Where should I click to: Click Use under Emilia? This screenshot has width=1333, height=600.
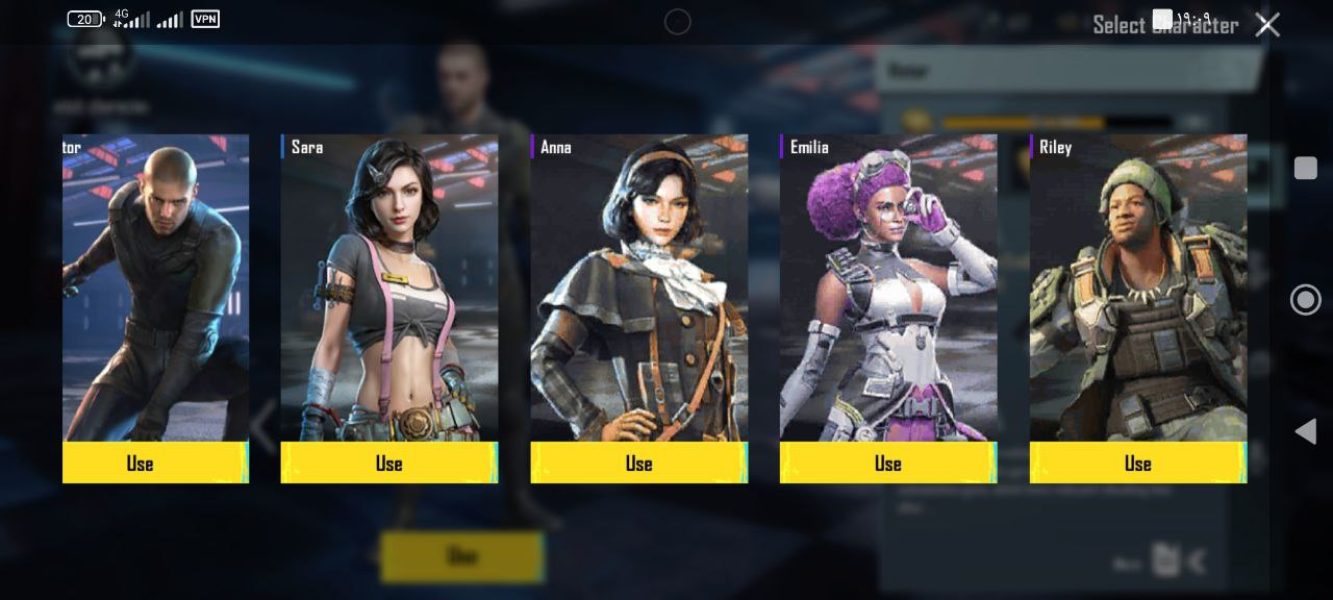click(888, 463)
